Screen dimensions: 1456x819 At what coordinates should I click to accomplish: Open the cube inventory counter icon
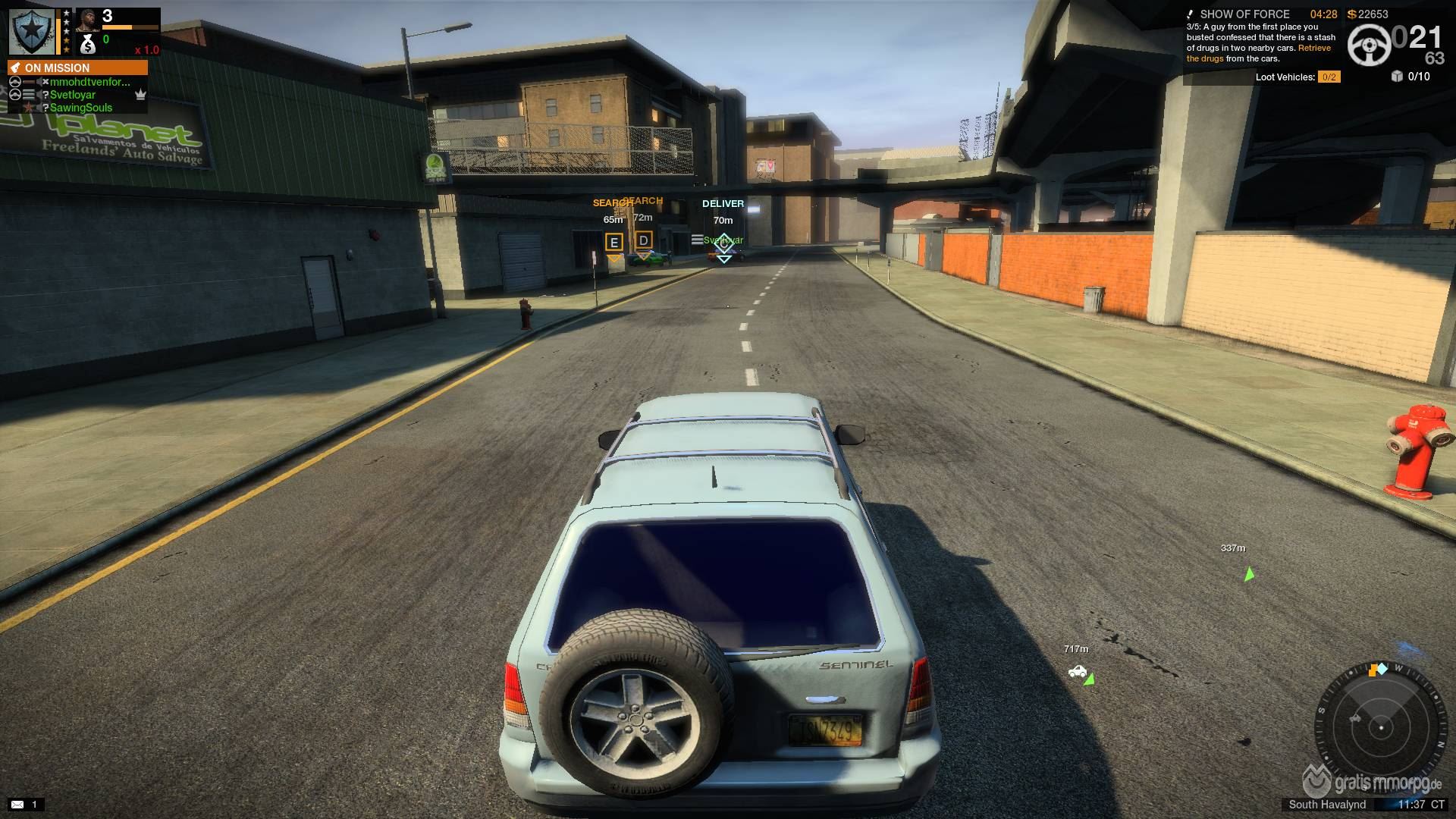point(1398,76)
